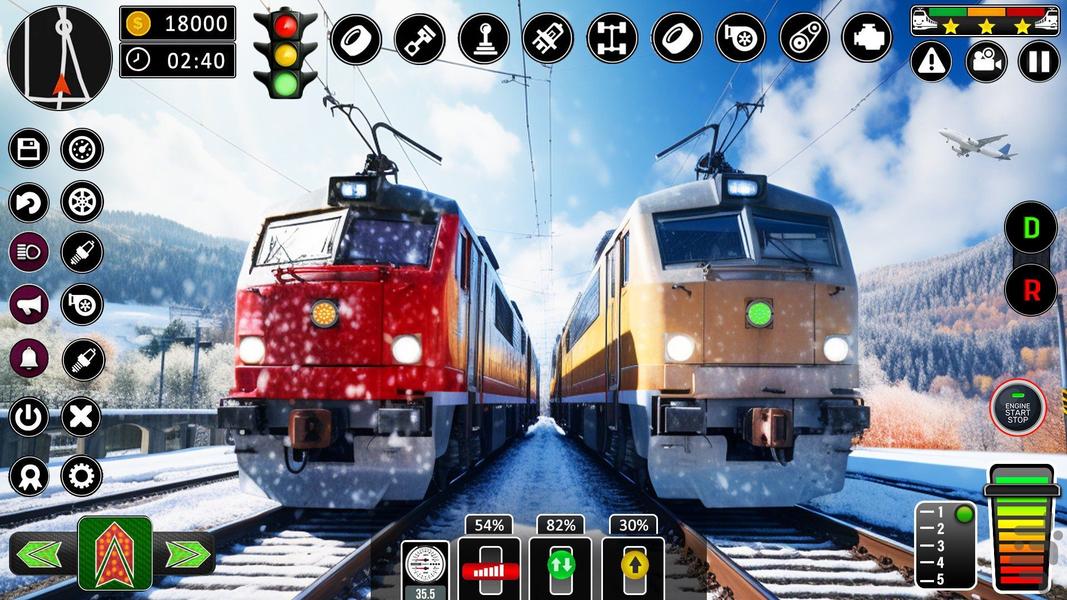Steer right using the green right arrow

pos(187,553)
